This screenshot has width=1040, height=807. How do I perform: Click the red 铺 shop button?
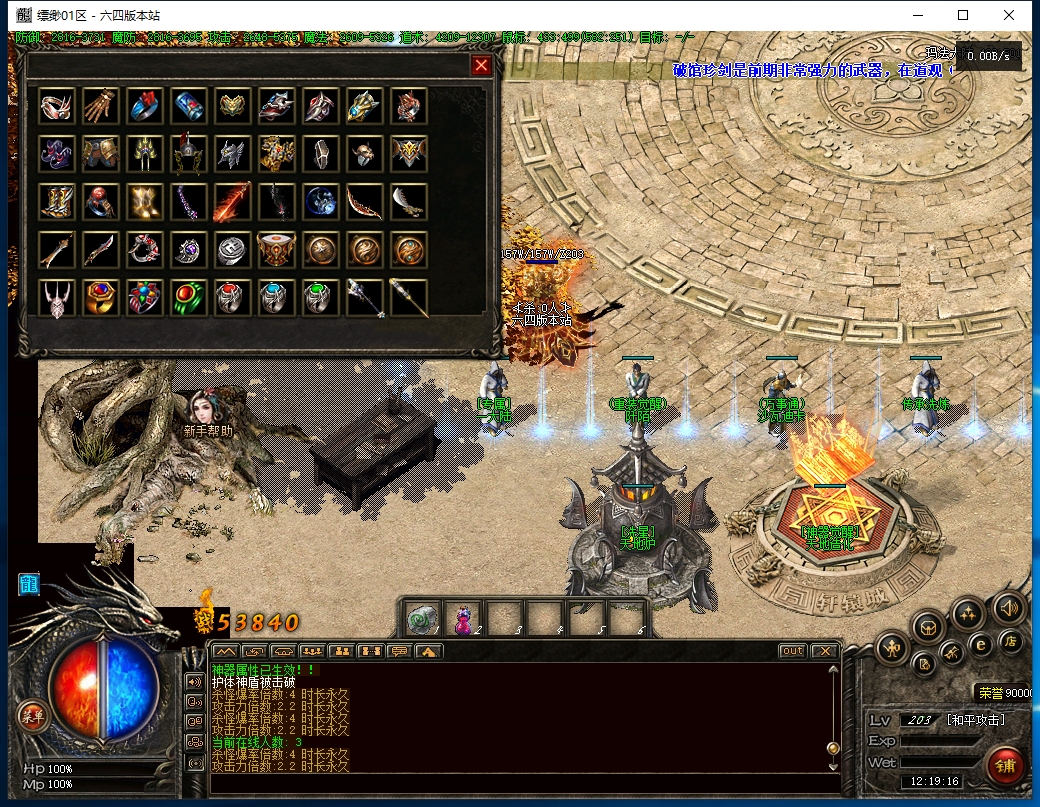click(x=1004, y=766)
